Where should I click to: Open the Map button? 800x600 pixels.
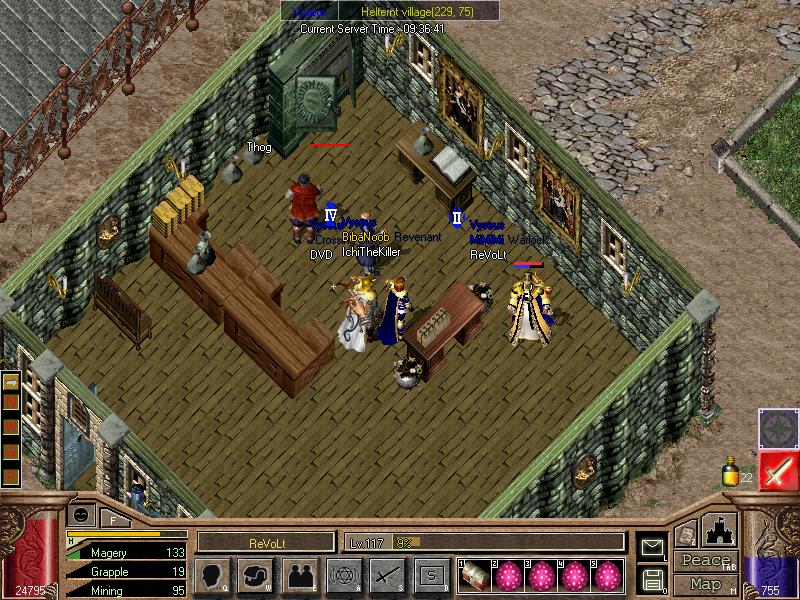click(x=704, y=584)
